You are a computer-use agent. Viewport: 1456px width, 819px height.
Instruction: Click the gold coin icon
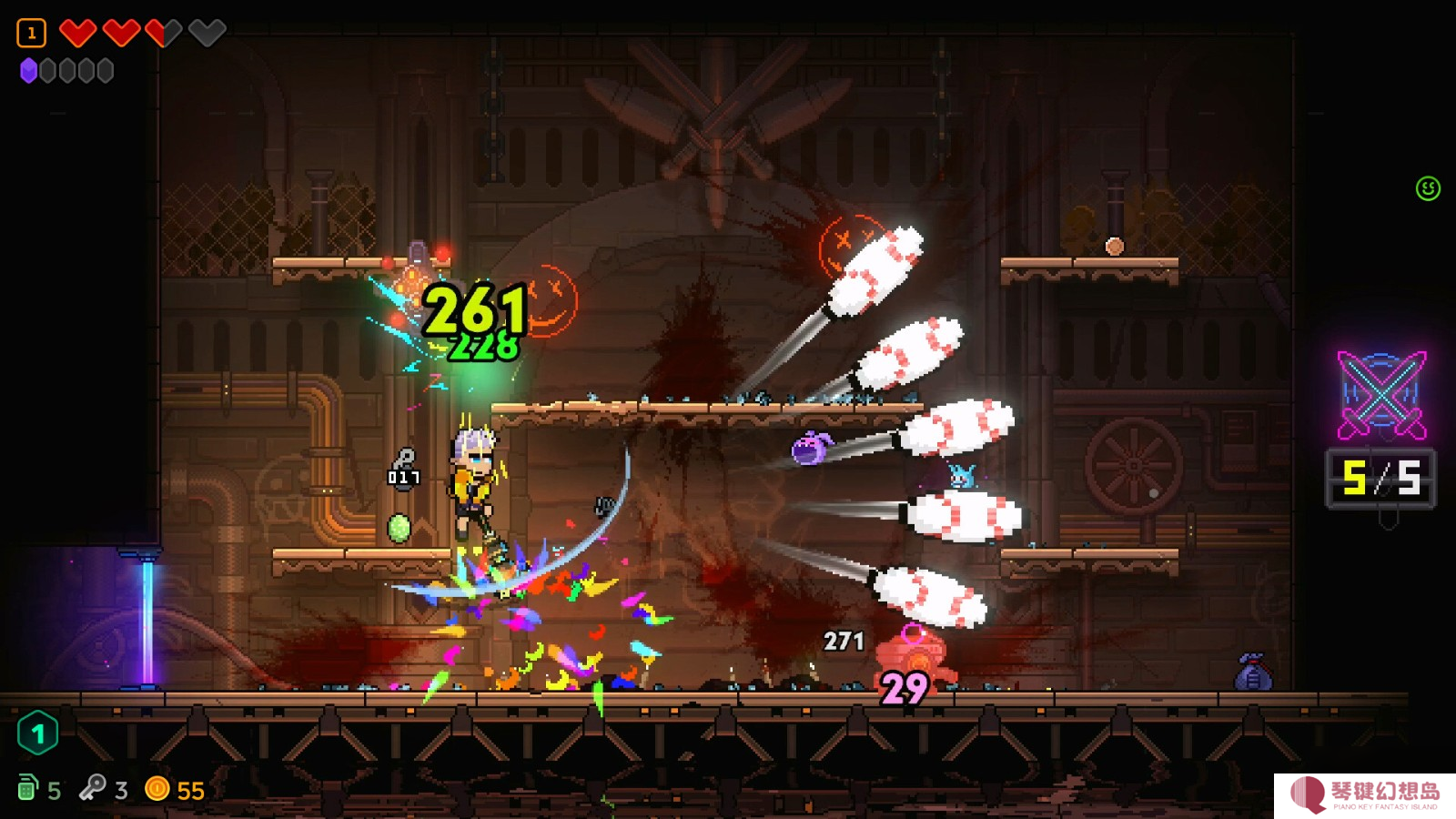coord(157,788)
